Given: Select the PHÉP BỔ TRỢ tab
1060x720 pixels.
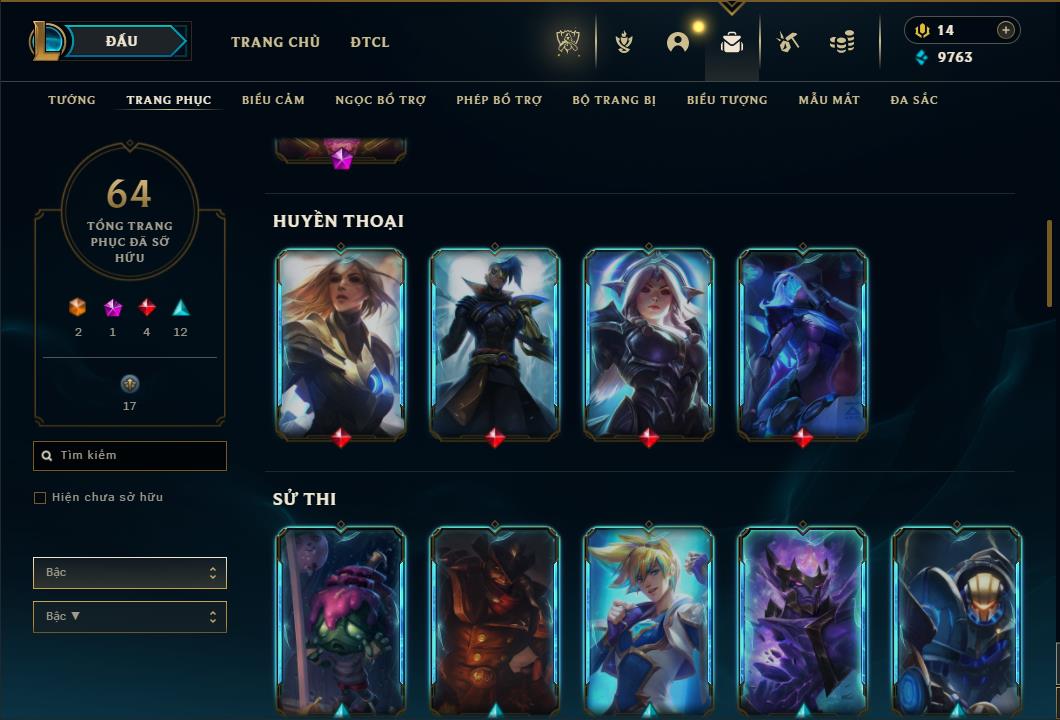Looking at the screenshot, I should (x=499, y=100).
